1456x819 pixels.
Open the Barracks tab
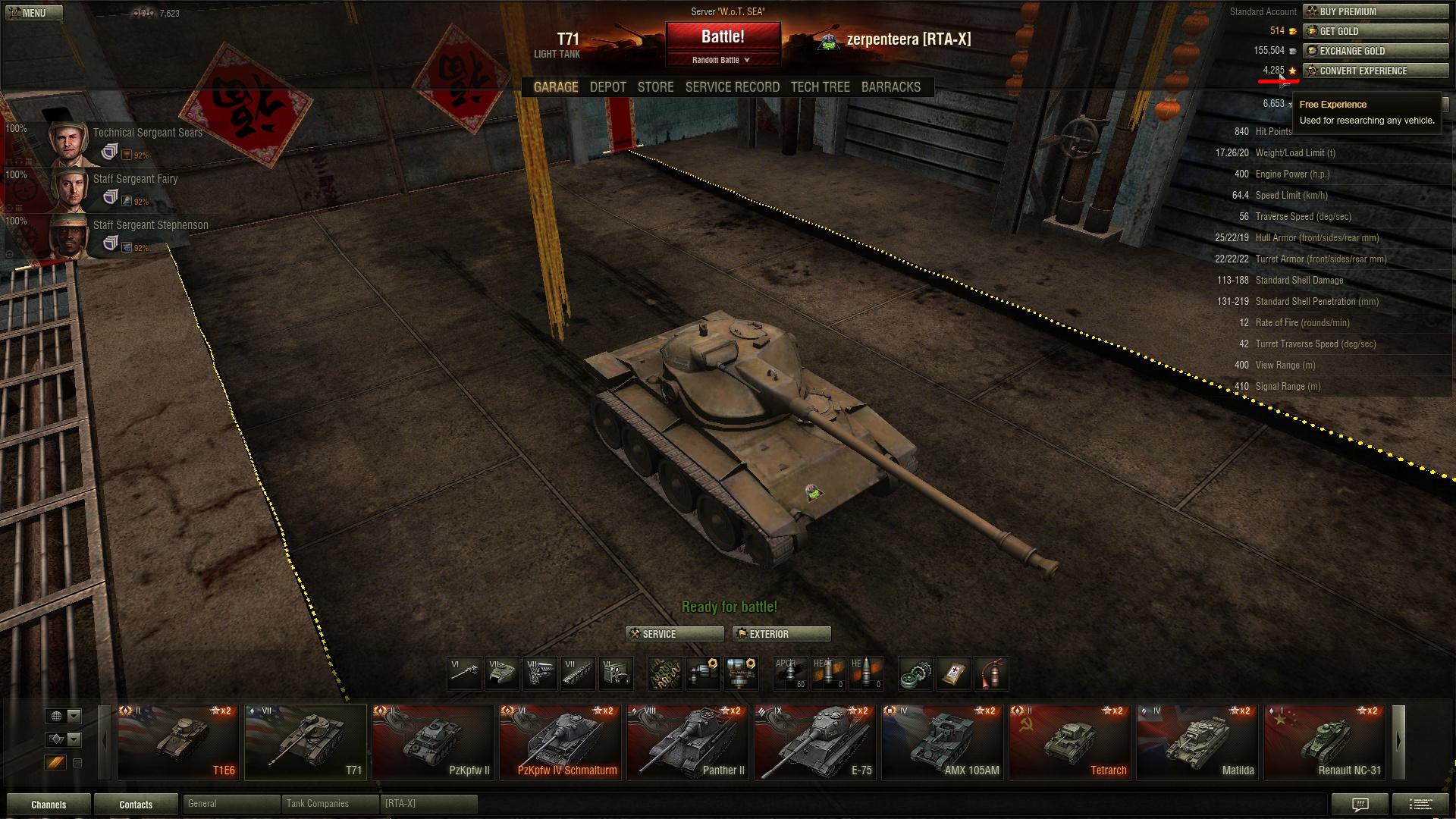[890, 87]
